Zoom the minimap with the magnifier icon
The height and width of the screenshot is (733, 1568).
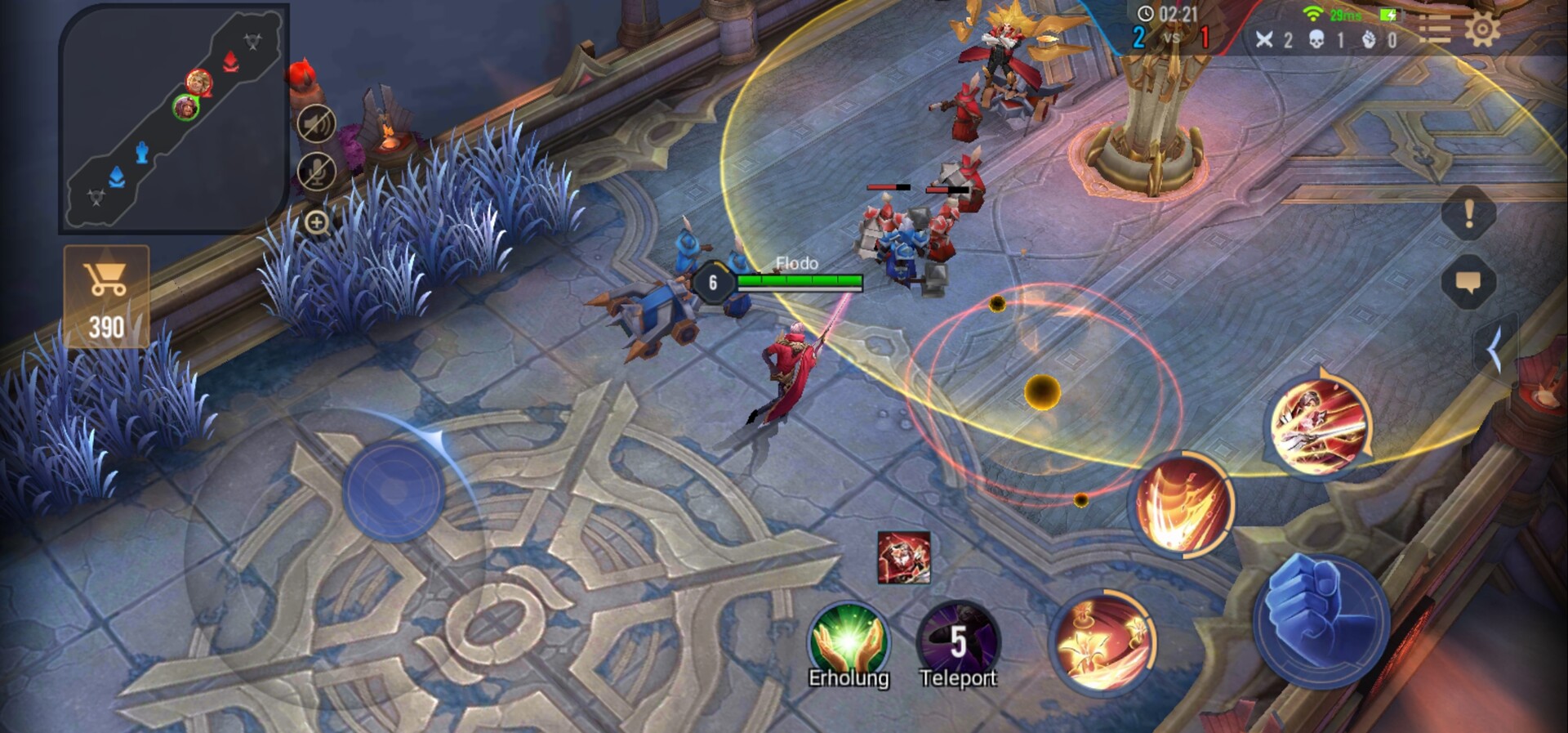[x=317, y=222]
